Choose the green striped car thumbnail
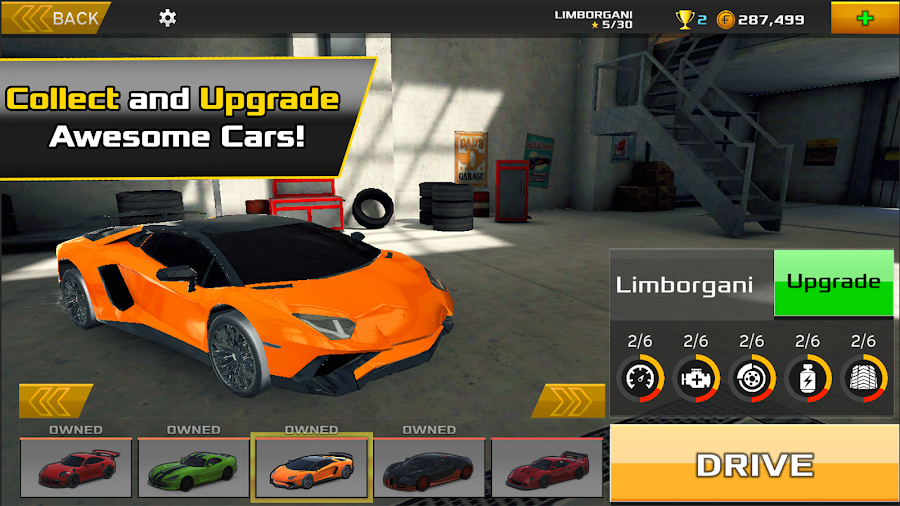900x506 pixels. pos(193,467)
